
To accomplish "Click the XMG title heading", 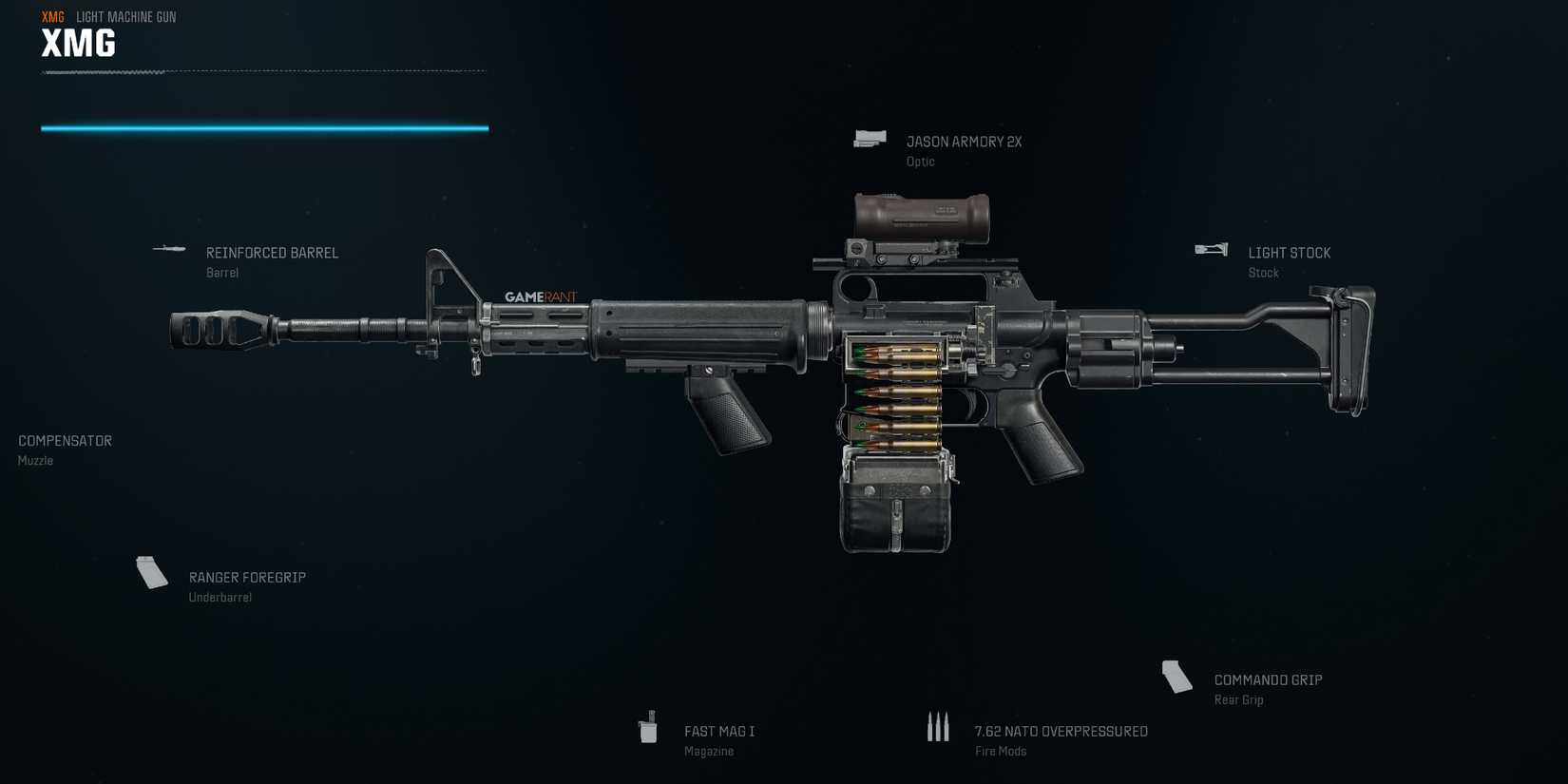I will pos(76,43).
